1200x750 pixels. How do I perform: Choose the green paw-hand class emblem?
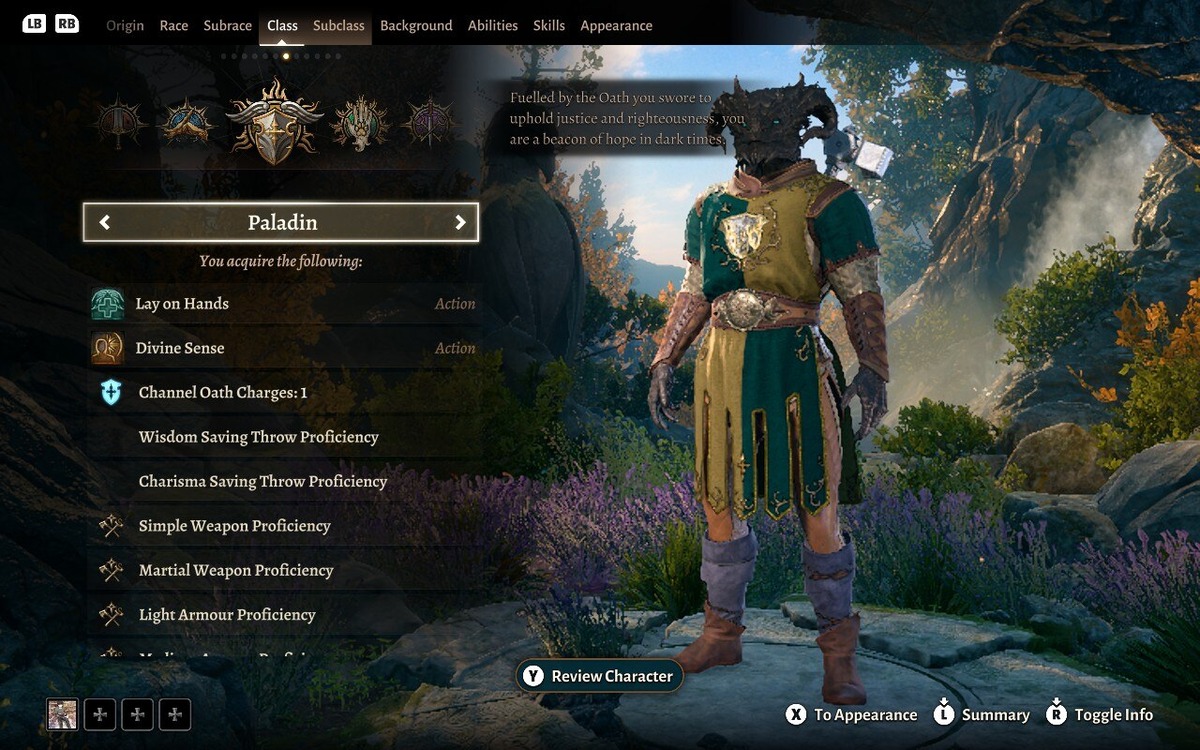point(360,123)
